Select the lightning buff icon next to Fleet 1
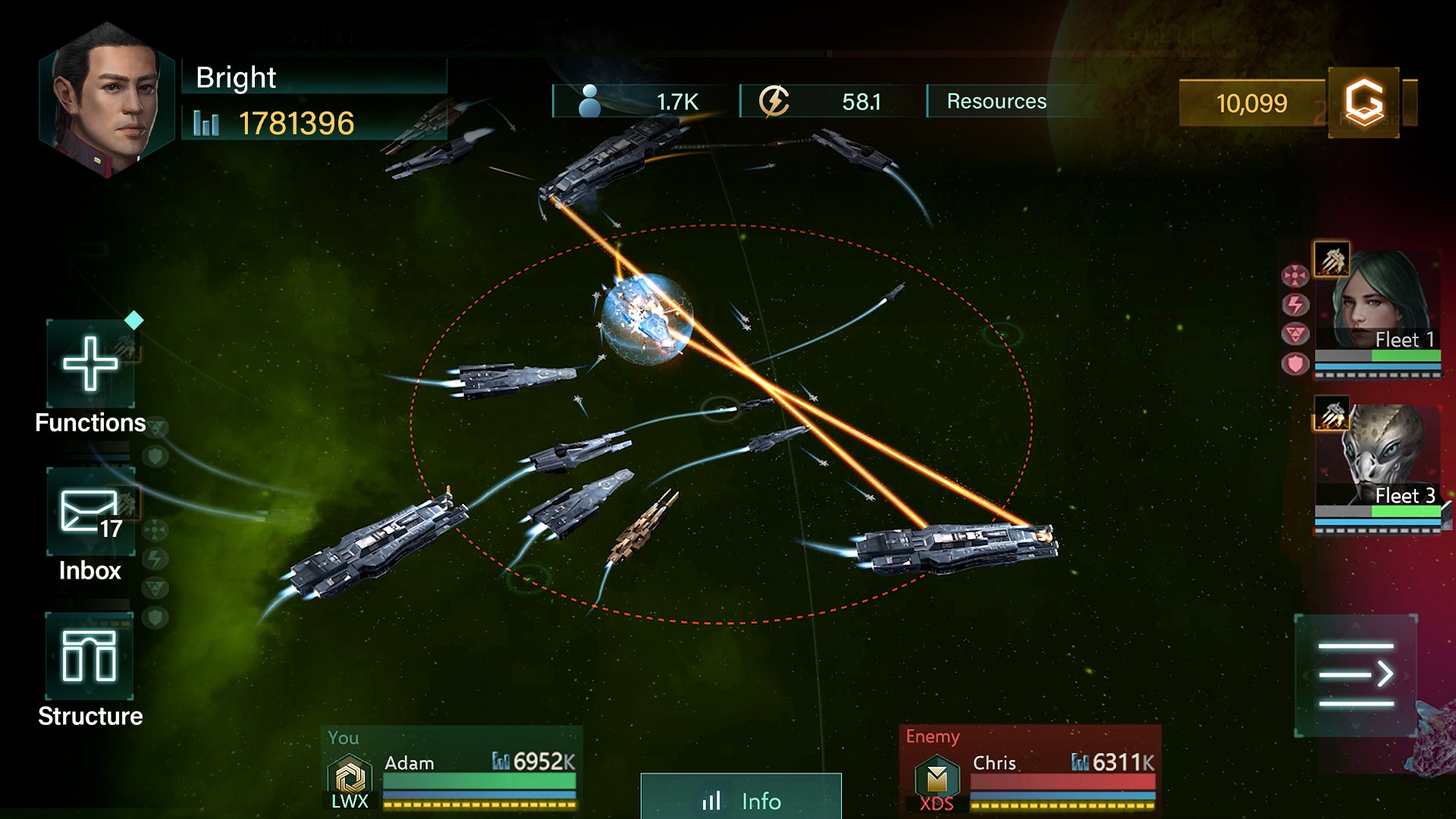The image size is (1456, 819). 1296,305
